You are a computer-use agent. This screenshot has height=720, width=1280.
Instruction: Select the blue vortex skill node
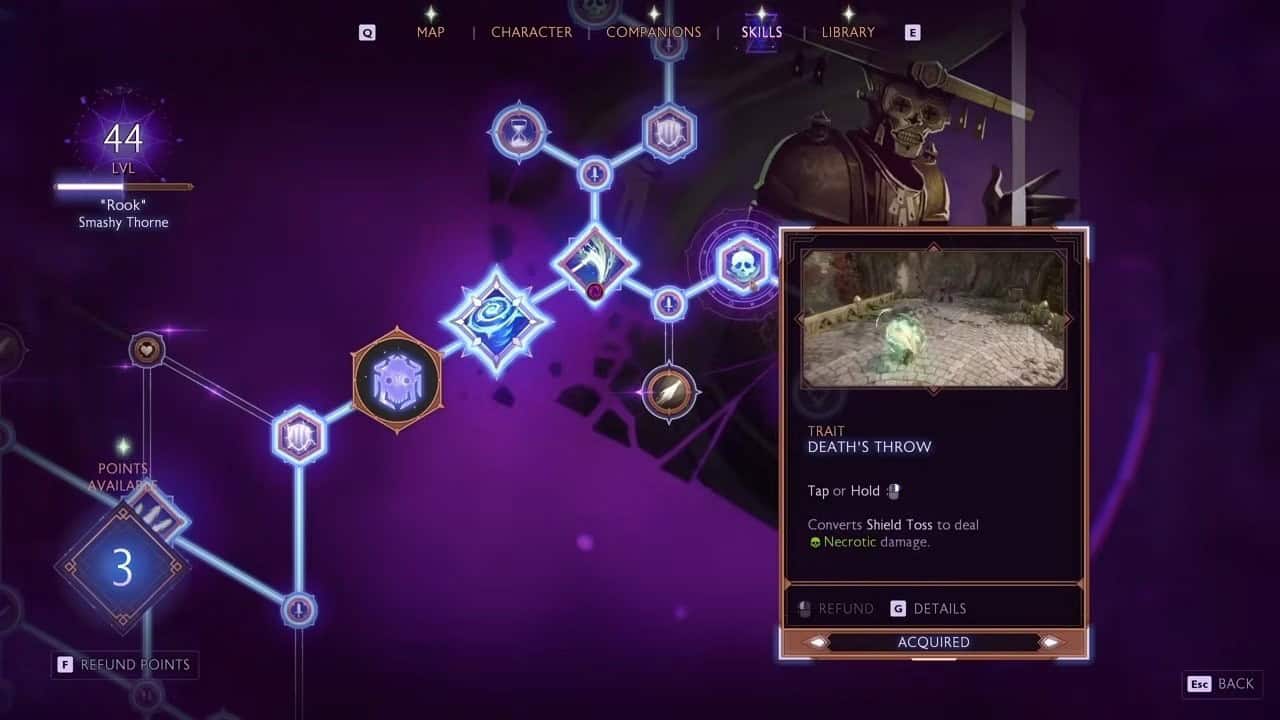(x=497, y=327)
